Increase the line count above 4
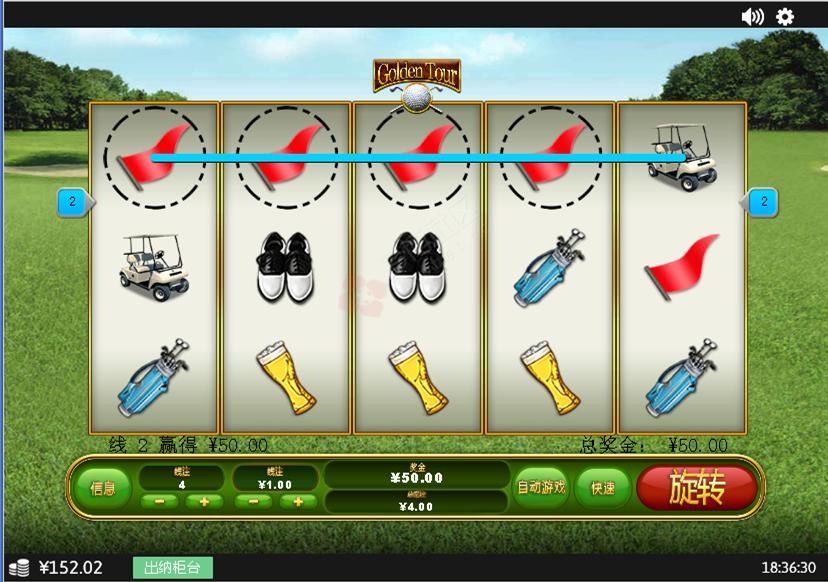This screenshot has width=828, height=582. click(204, 501)
